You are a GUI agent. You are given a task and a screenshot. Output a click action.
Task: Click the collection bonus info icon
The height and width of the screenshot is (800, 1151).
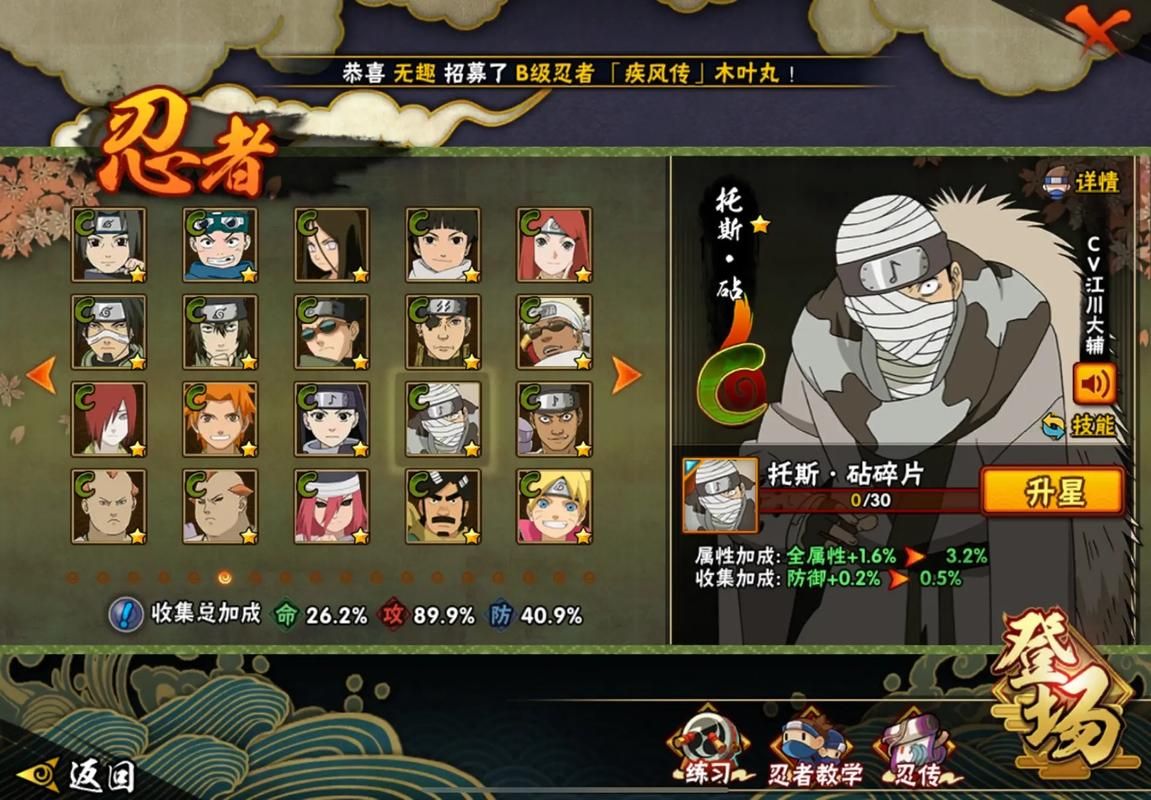[125, 615]
